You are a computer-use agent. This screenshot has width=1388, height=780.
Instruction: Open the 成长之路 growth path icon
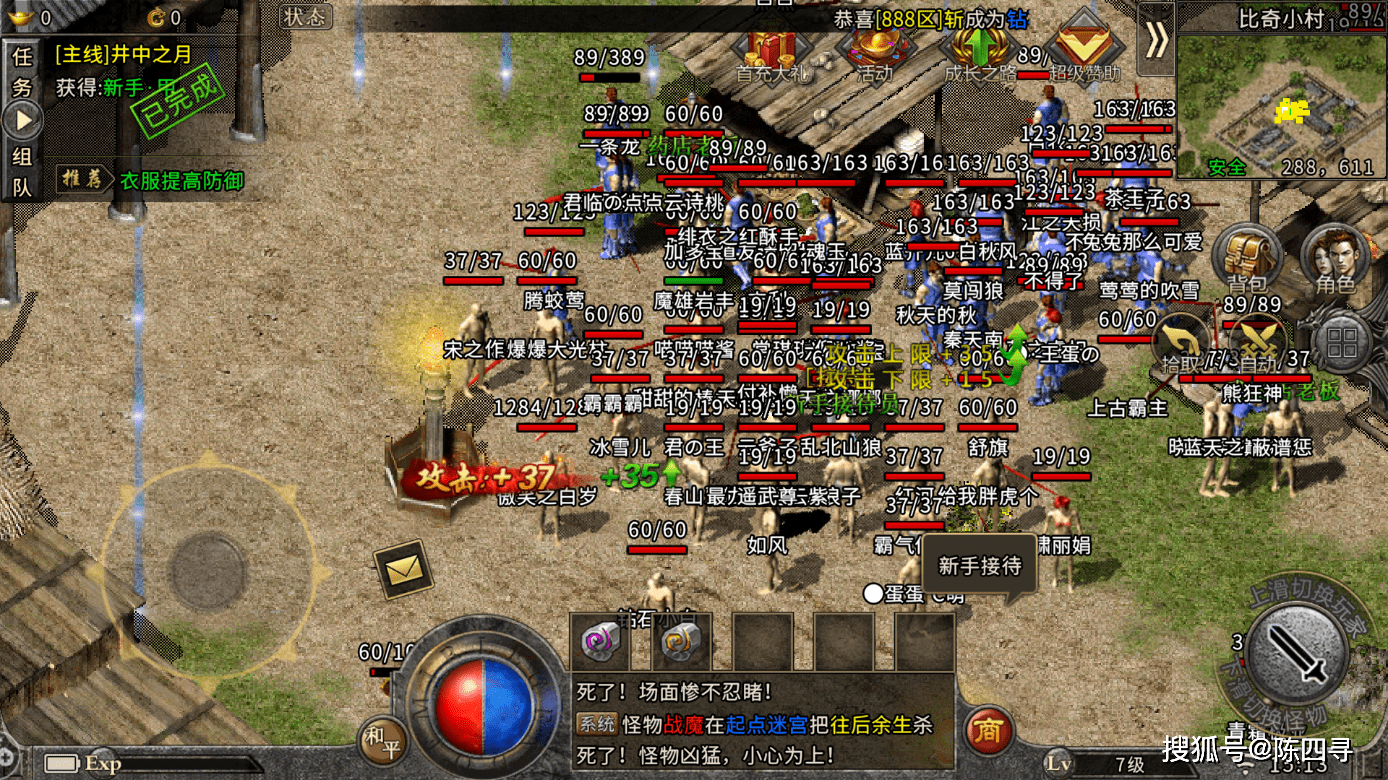click(x=979, y=53)
